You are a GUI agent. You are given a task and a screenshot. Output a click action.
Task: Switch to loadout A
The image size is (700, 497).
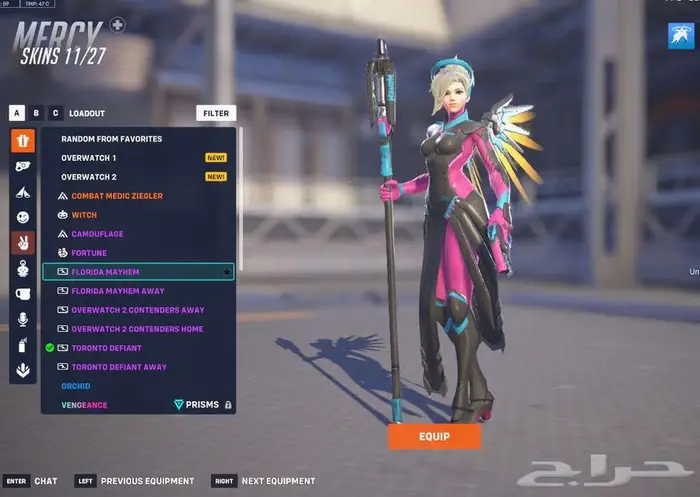pos(17,114)
